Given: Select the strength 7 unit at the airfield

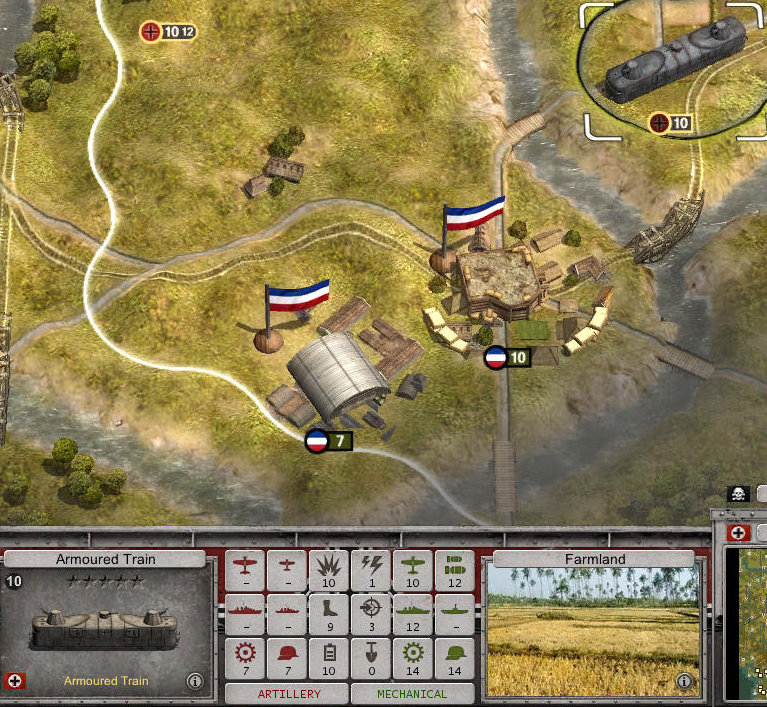Looking at the screenshot, I should click(x=329, y=441).
